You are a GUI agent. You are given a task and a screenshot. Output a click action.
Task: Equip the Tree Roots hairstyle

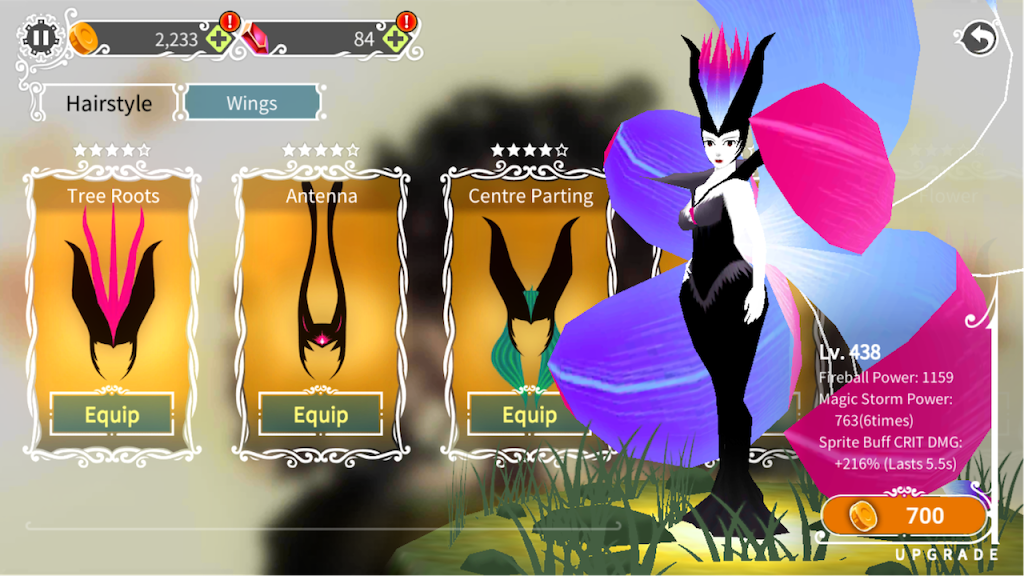pyautogui.click(x=111, y=414)
